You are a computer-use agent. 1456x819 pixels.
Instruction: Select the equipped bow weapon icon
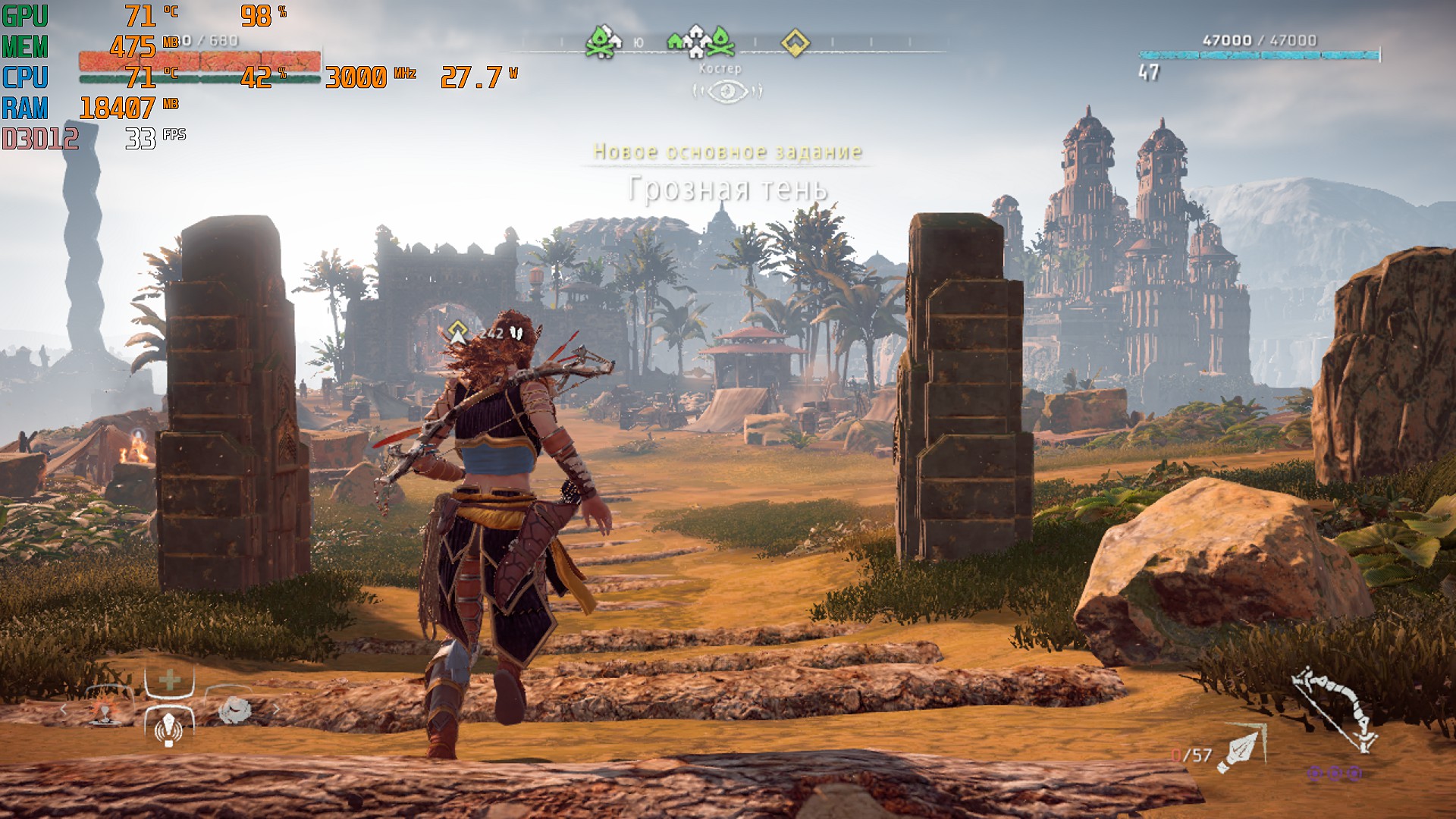[1336, 709]
